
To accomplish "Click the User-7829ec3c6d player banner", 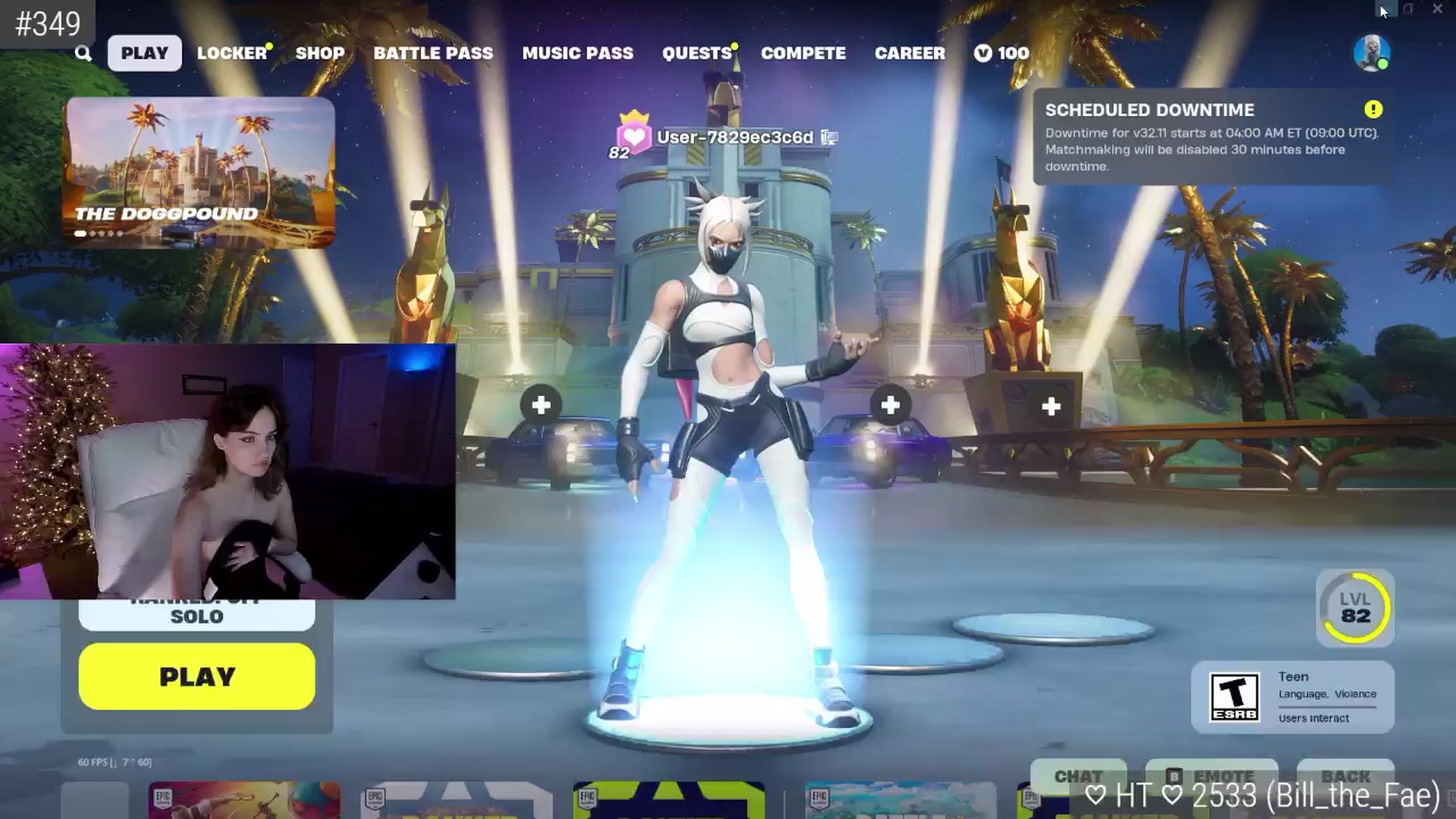I will pos(733,137).
